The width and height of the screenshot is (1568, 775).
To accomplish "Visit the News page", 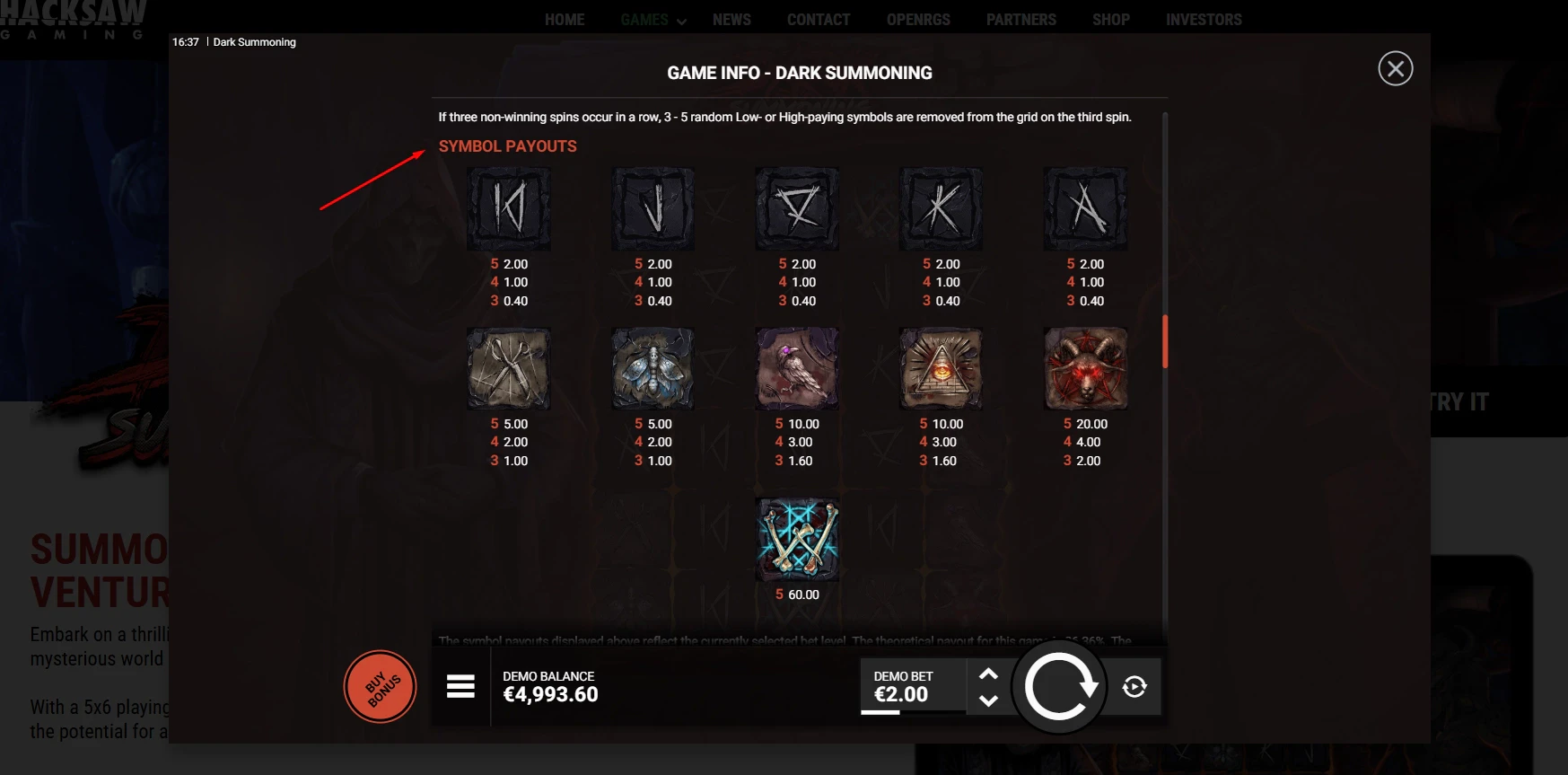I will click(731, 20).
